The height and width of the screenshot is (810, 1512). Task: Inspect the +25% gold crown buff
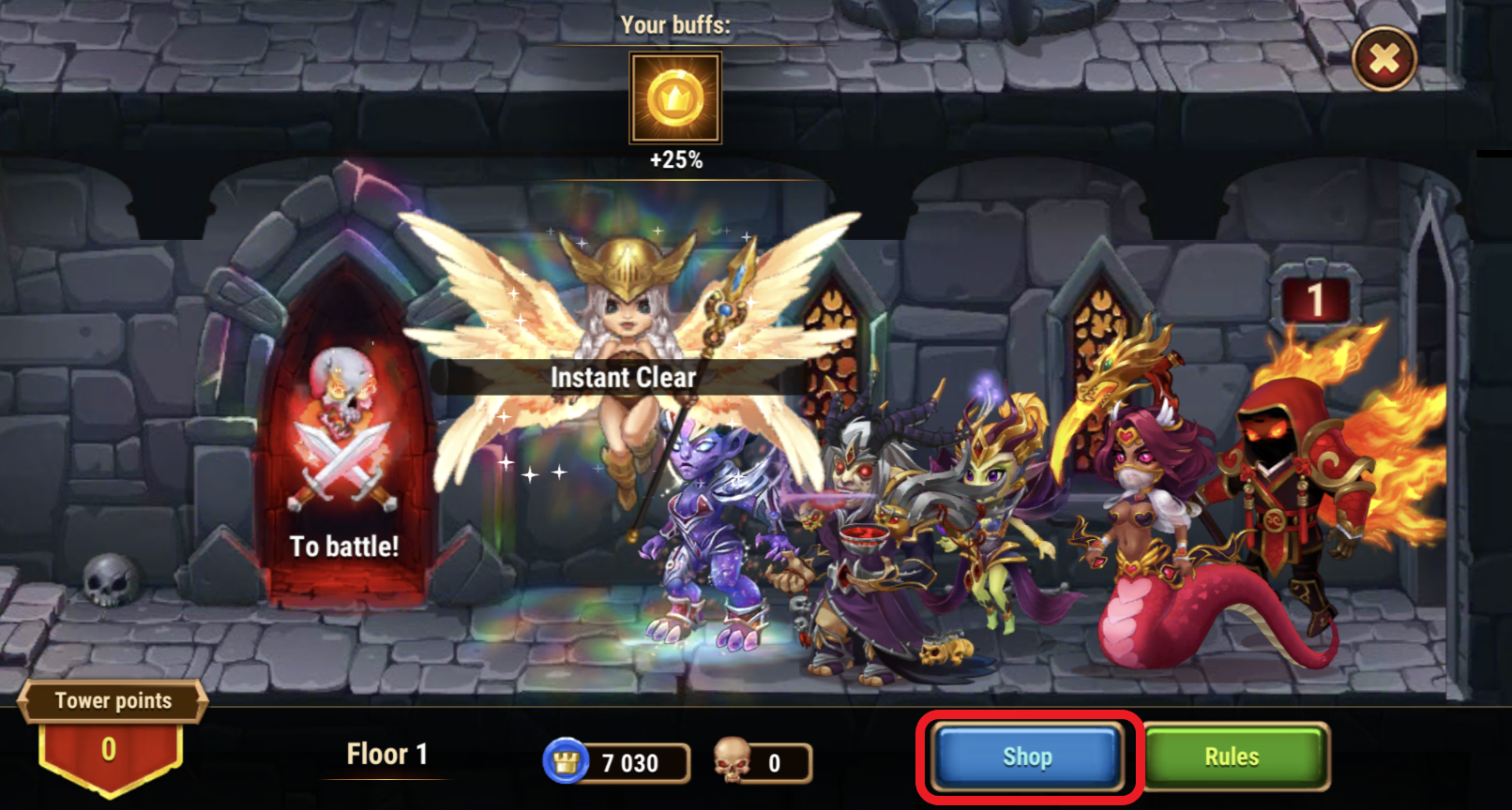pos(675,97)
